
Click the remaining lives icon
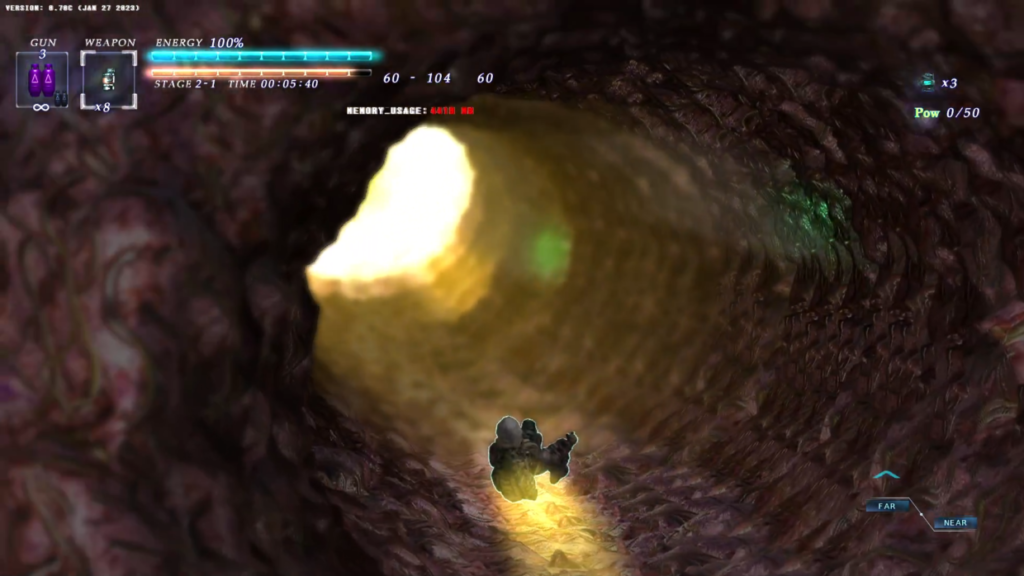(x=929, y=83)
